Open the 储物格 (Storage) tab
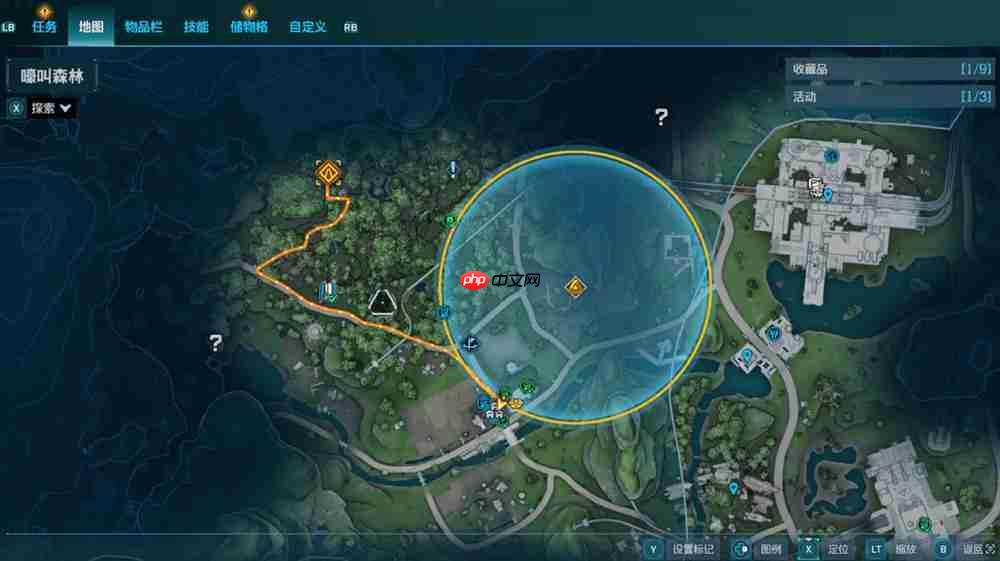This screenshot has width=1000, height=561. [249, 27]
